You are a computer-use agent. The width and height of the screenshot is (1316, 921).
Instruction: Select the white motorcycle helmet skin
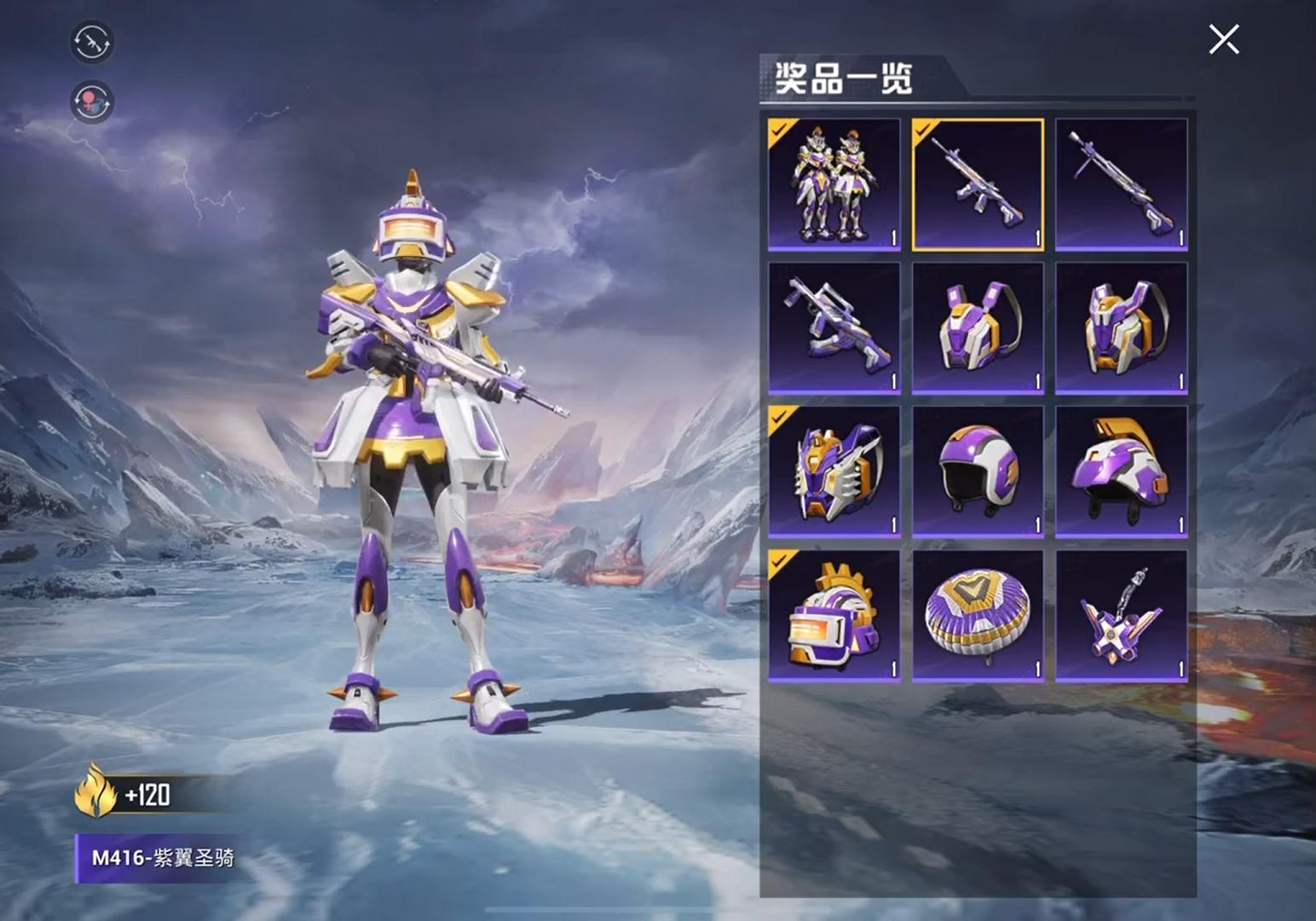pos(978,469)
